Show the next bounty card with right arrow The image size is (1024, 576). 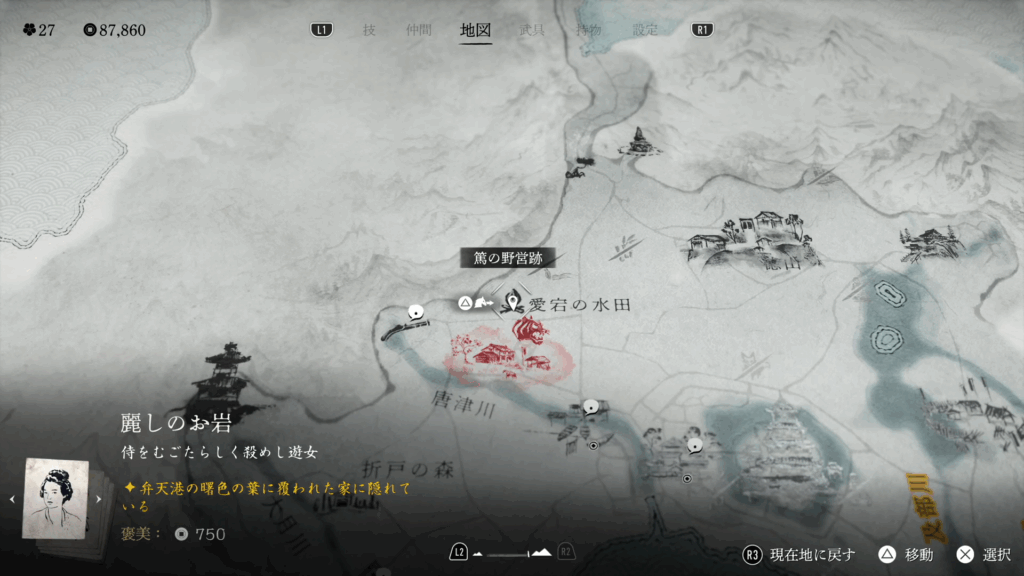tap(99, 499)
